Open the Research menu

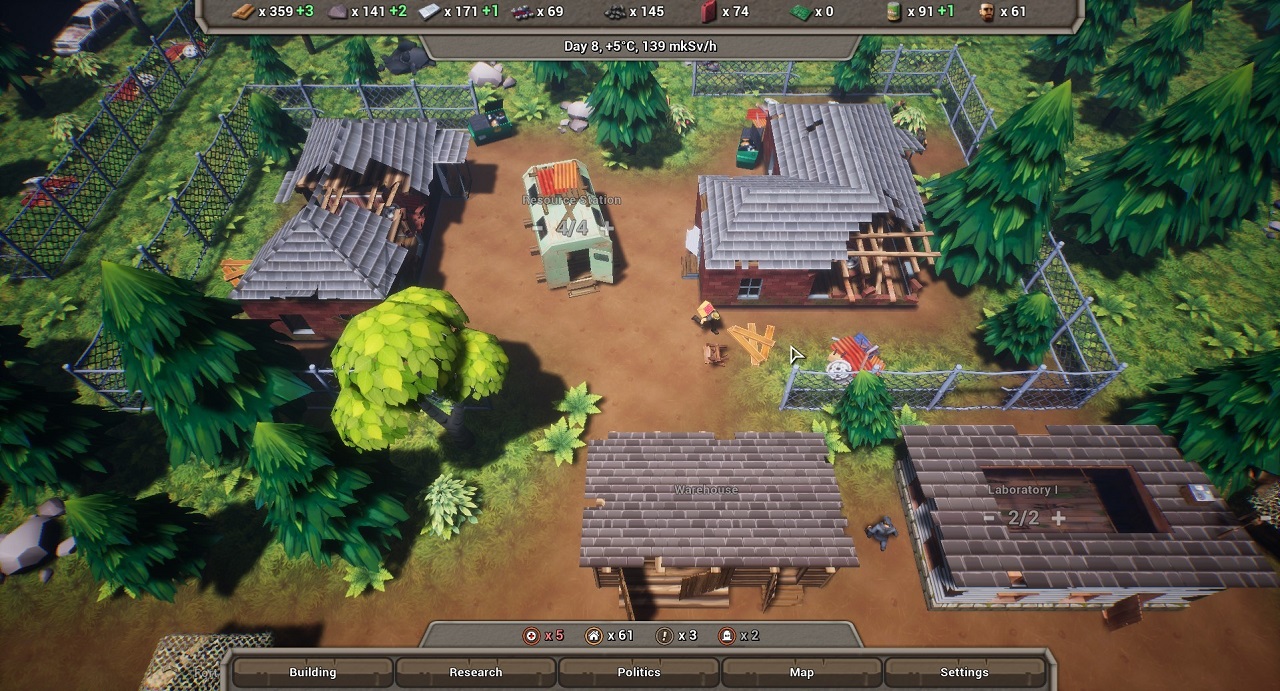coord(476,672)
